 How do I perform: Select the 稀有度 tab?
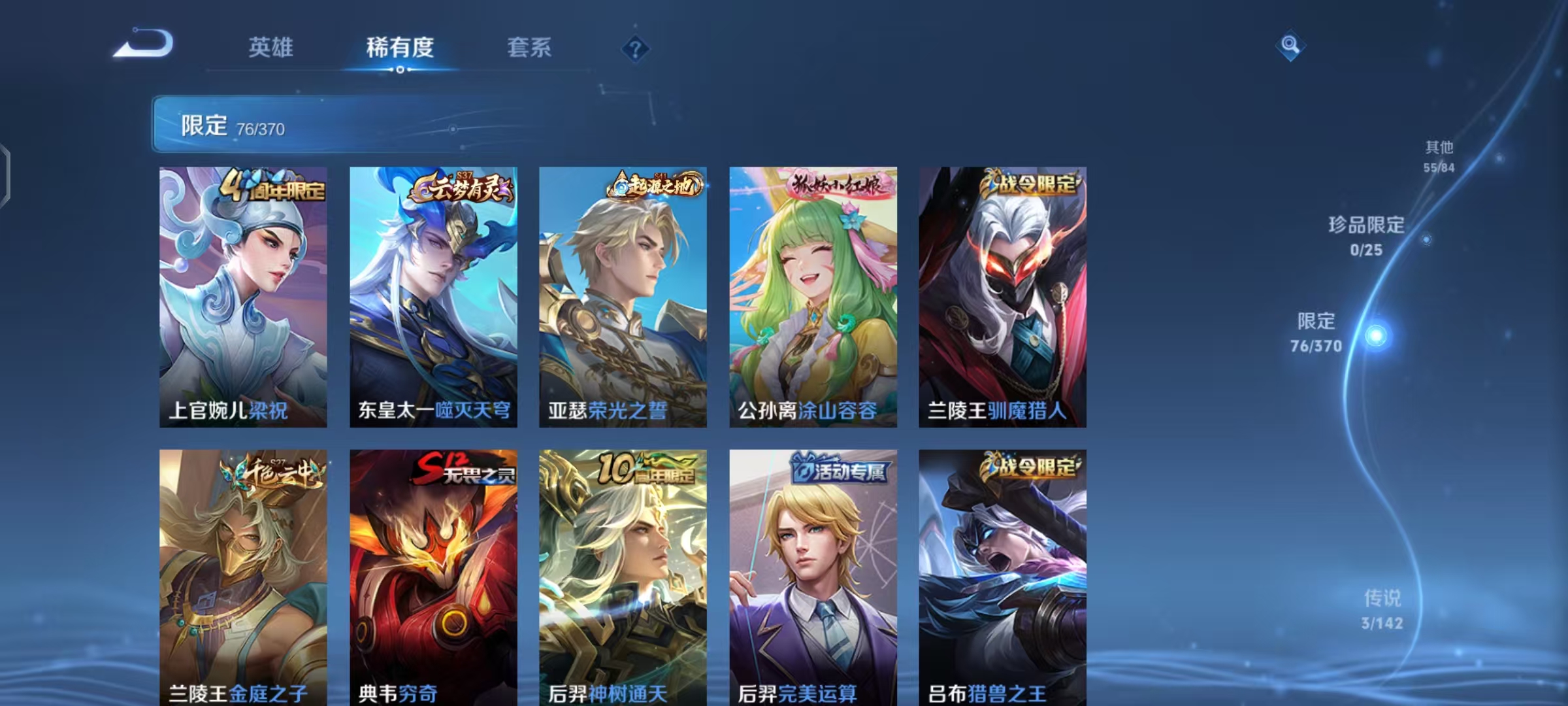click(400, 48)
